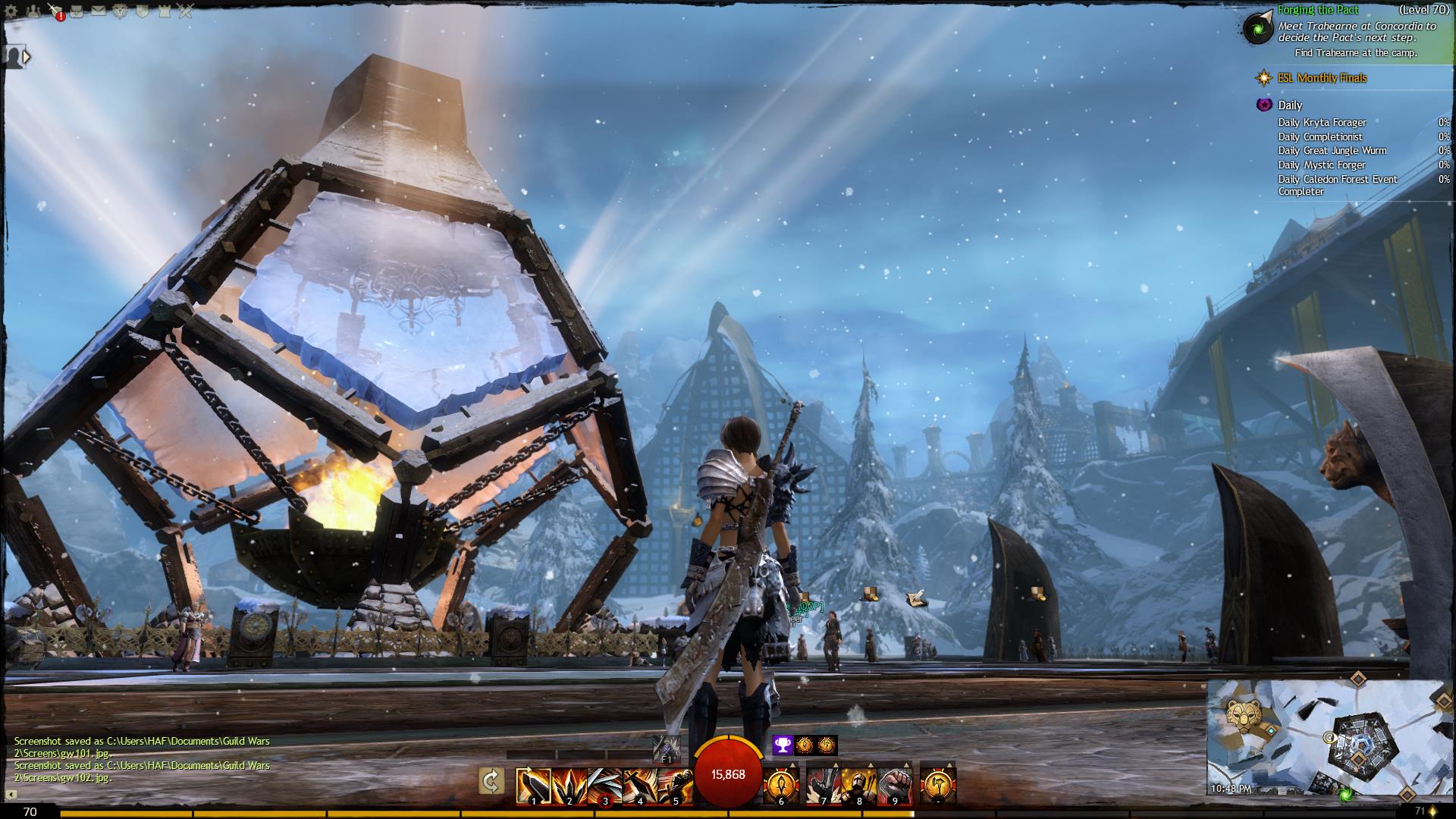Activate weapon skill 1 greatsword attack

[533, 786]
